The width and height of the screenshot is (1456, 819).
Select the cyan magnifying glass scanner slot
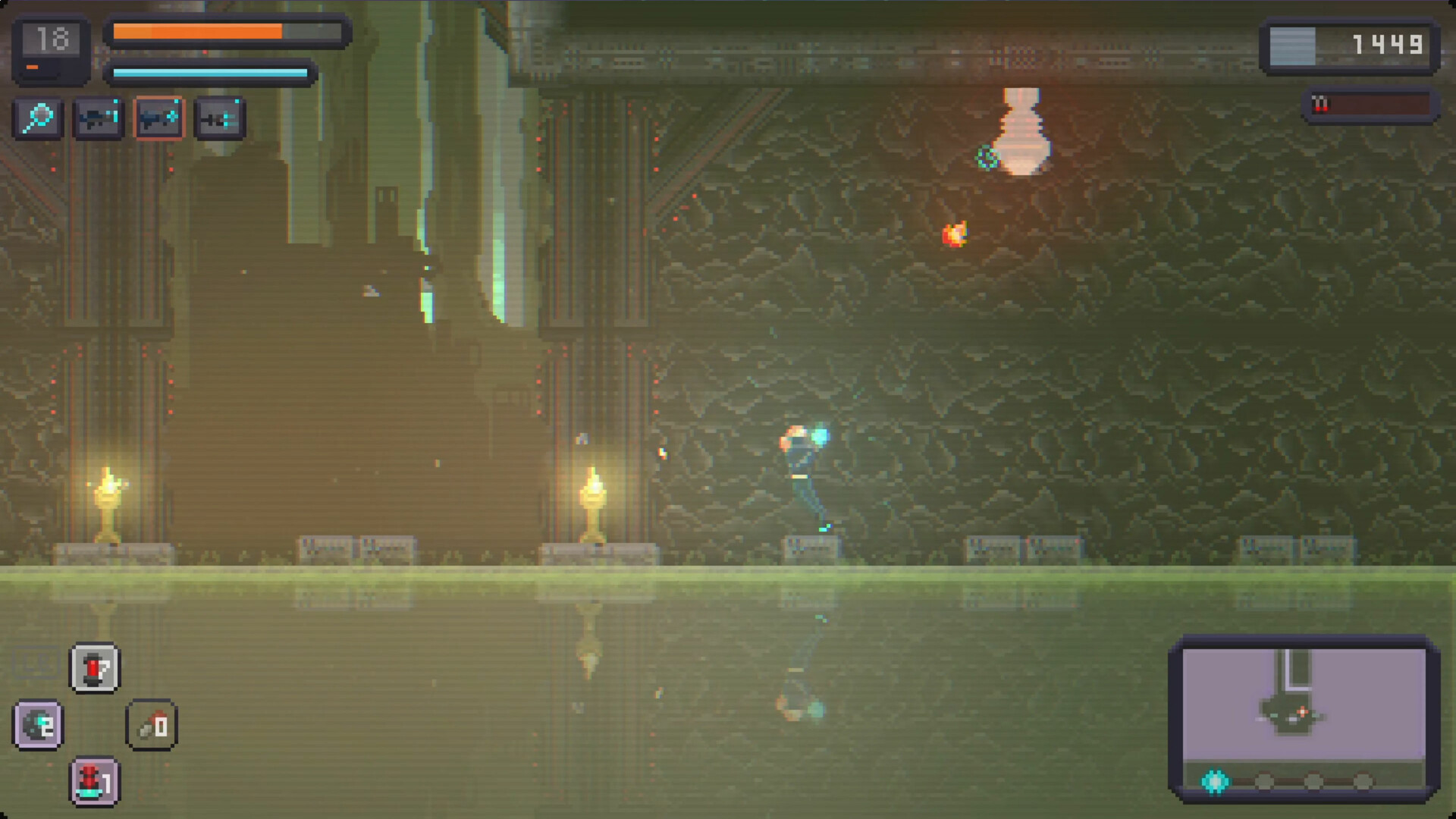[38, 118]
